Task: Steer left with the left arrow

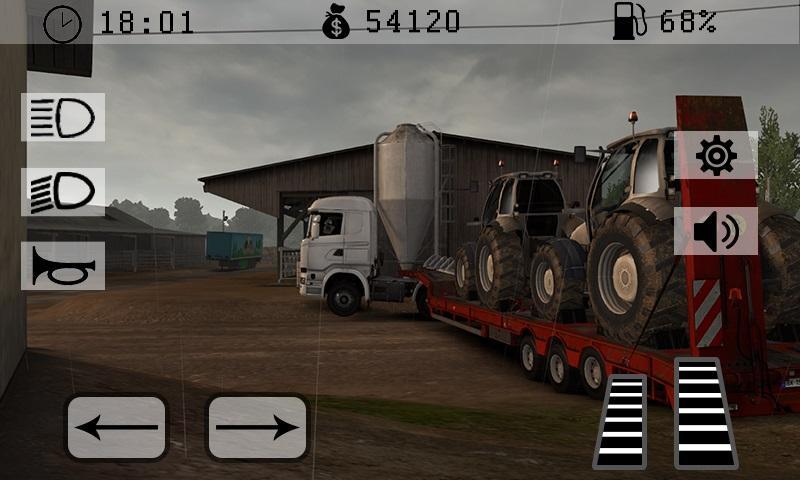Action: click(116, 427)
